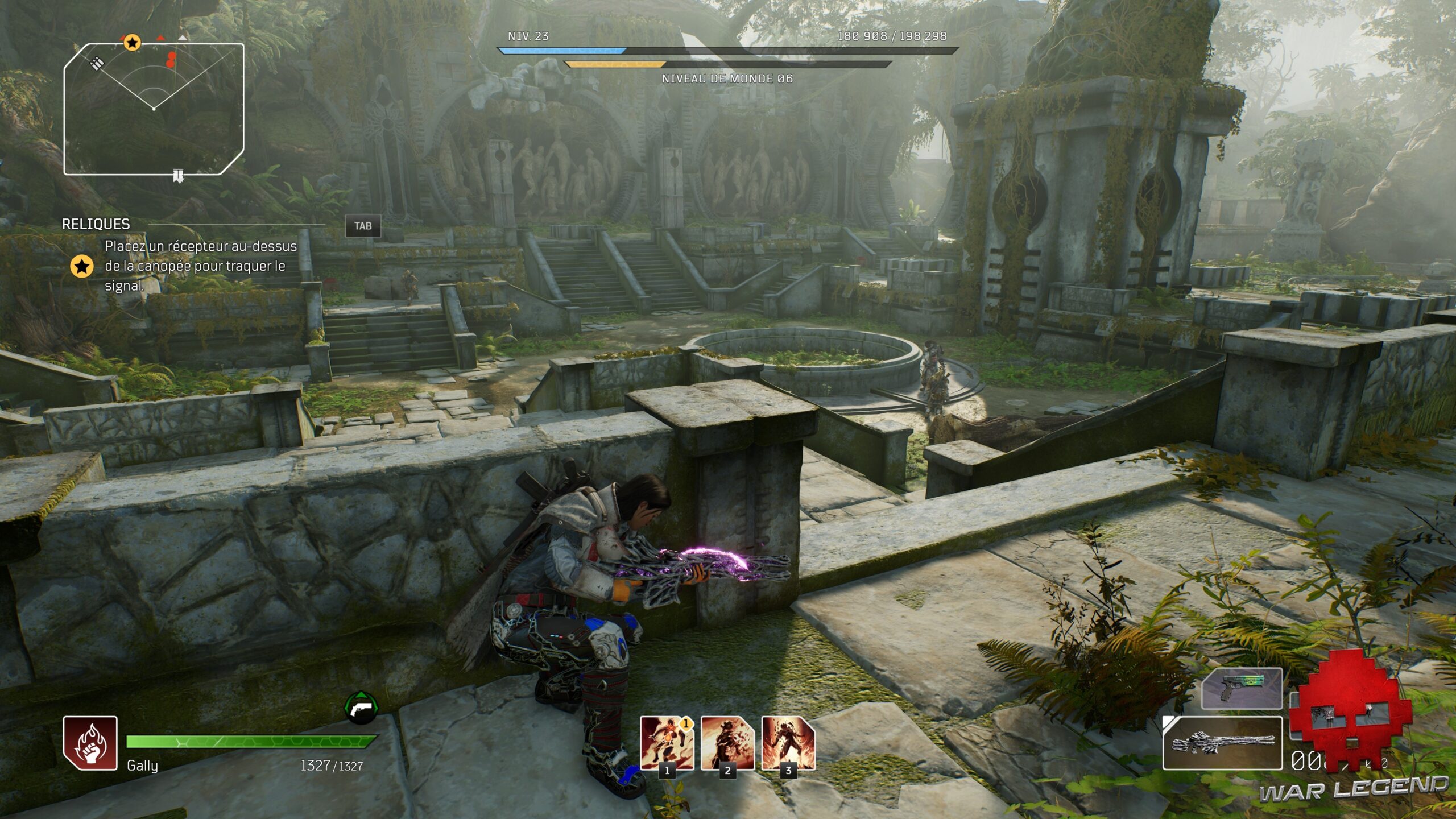Select the equipped branch-like rifle slot
Viewport: 1456px width, 819px height.
pos(1222,743)
